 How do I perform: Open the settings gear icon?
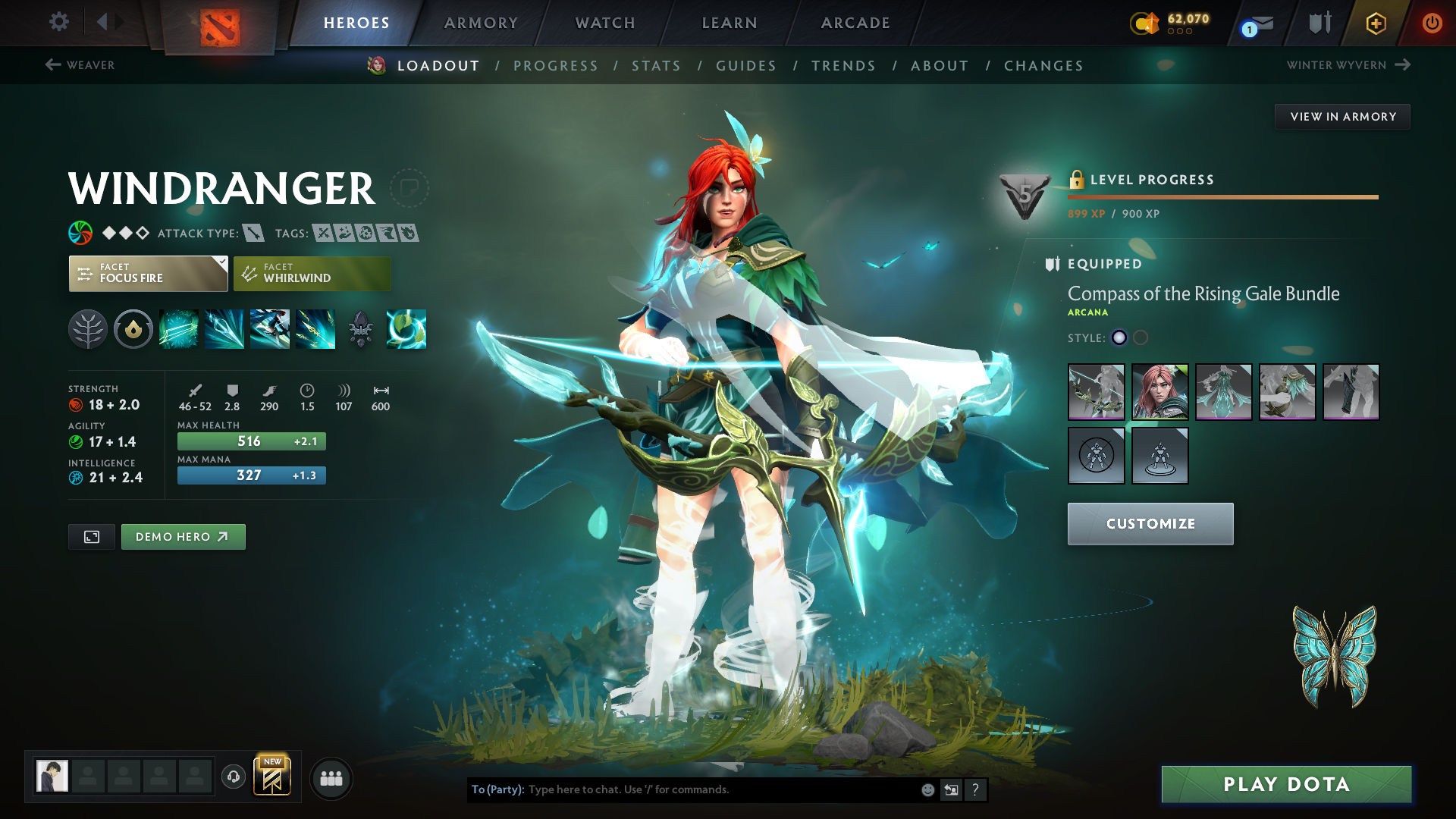pos(58,23)
